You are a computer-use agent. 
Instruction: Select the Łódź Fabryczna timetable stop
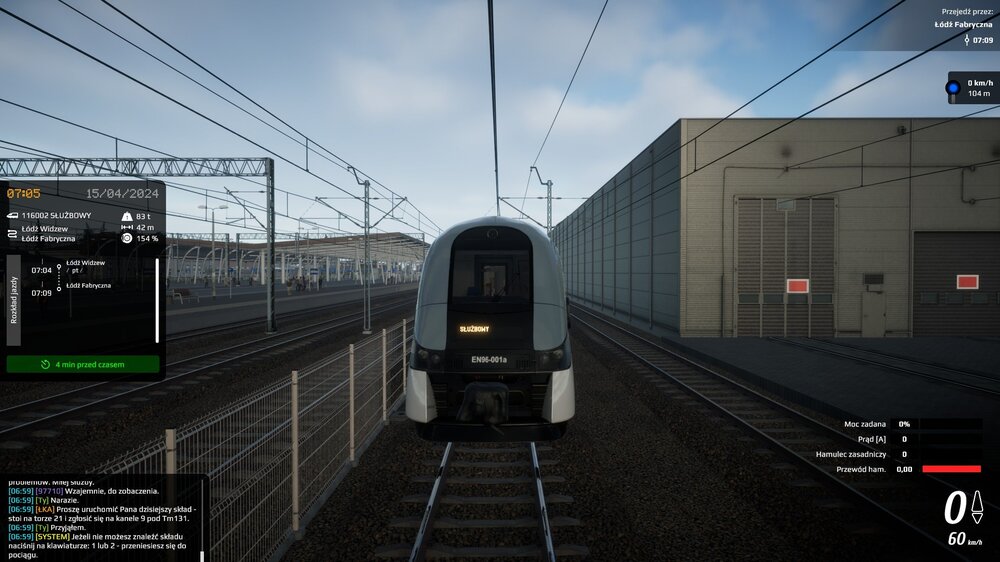(89, 286)
